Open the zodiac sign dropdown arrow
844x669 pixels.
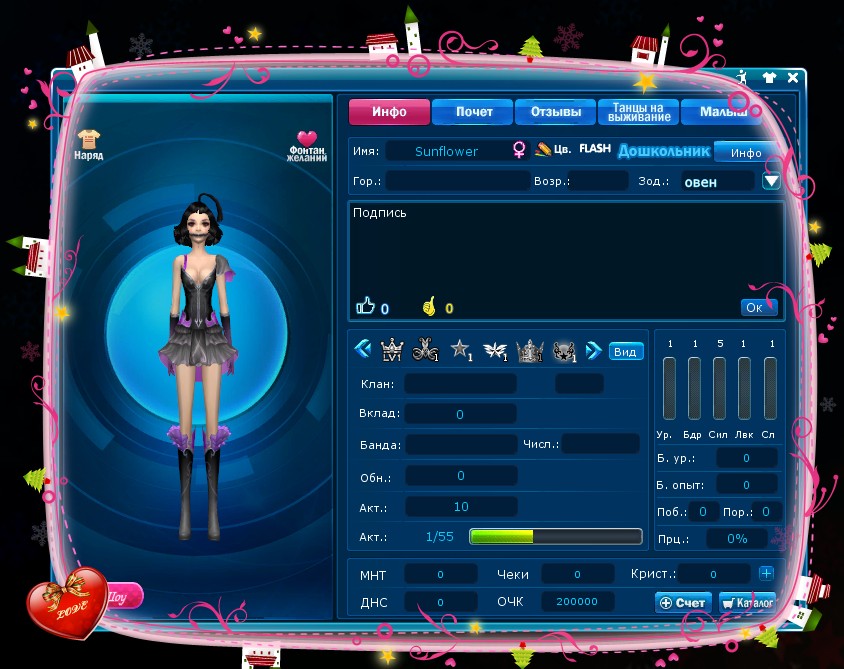coord(770,181)
